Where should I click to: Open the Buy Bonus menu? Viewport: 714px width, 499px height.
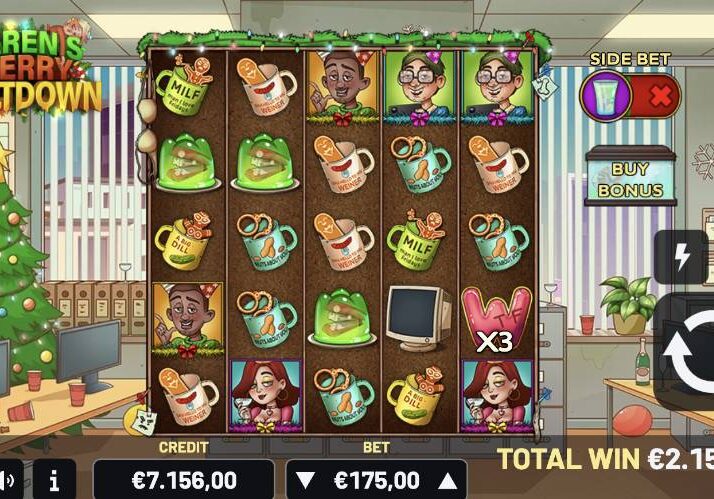629,179
